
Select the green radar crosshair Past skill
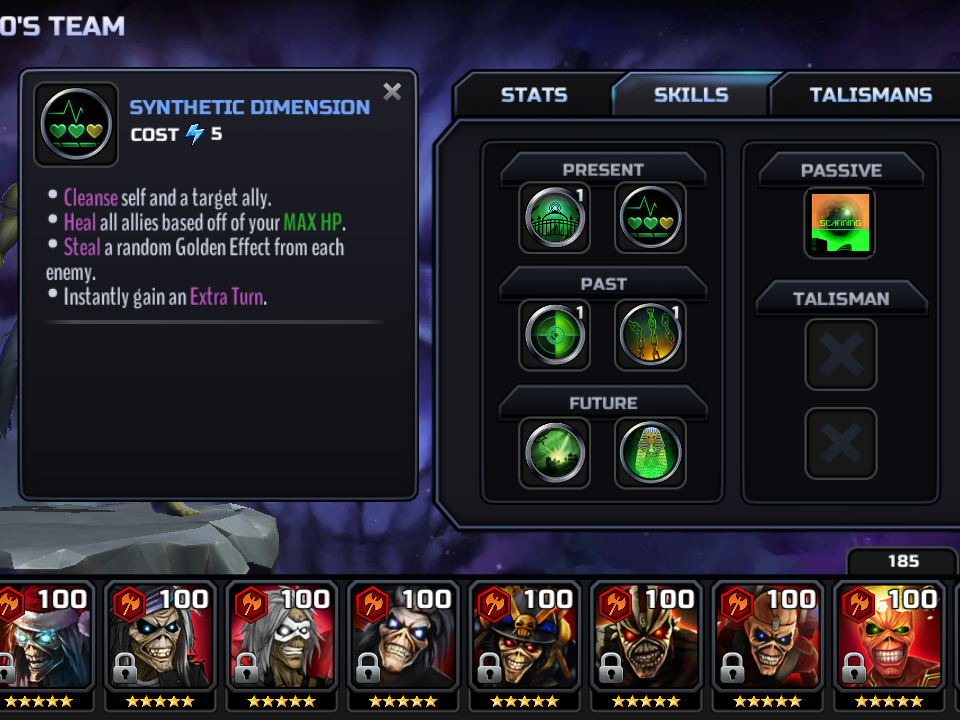[x=554, y=336]
